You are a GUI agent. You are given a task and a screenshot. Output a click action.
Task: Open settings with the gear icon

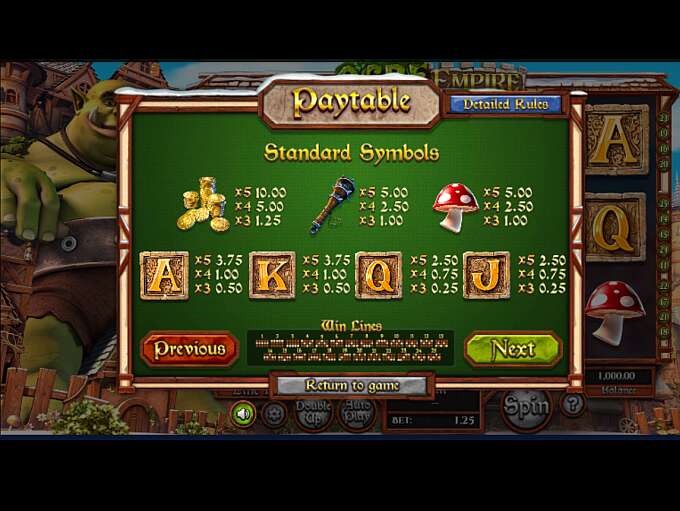[x=274, y=413]
